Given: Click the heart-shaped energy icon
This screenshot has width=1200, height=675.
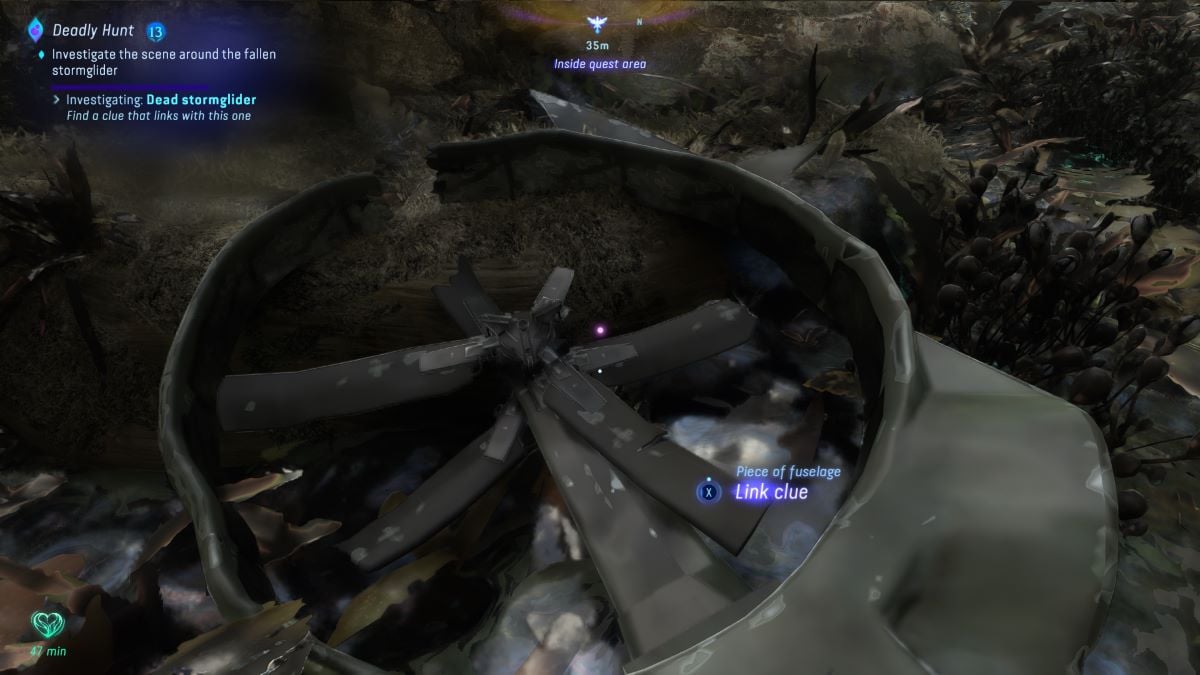Looking at the screenshot, I should 45,626.
